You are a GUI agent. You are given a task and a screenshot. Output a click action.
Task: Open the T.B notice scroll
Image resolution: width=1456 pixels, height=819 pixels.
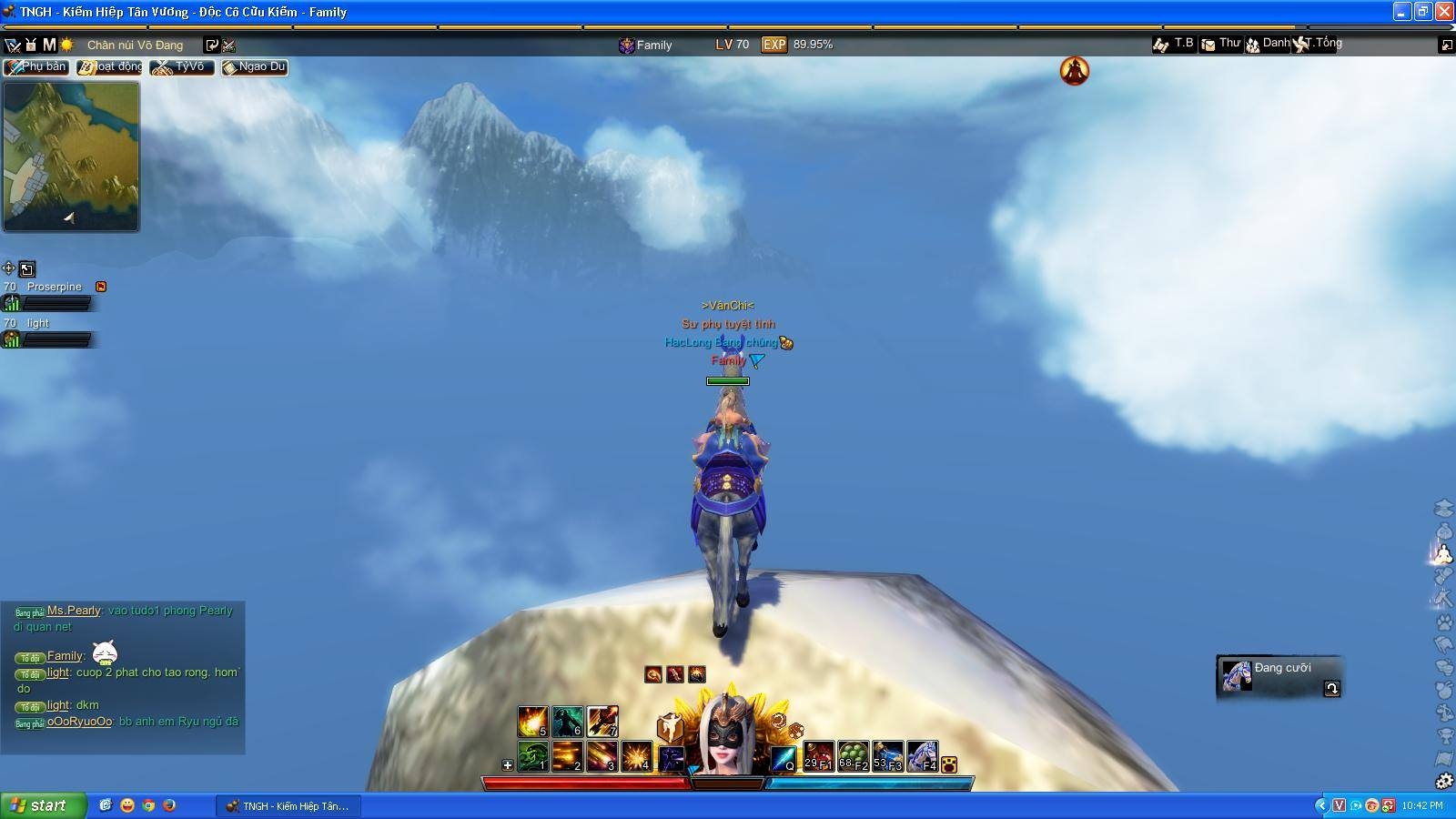pos(1174,44)
